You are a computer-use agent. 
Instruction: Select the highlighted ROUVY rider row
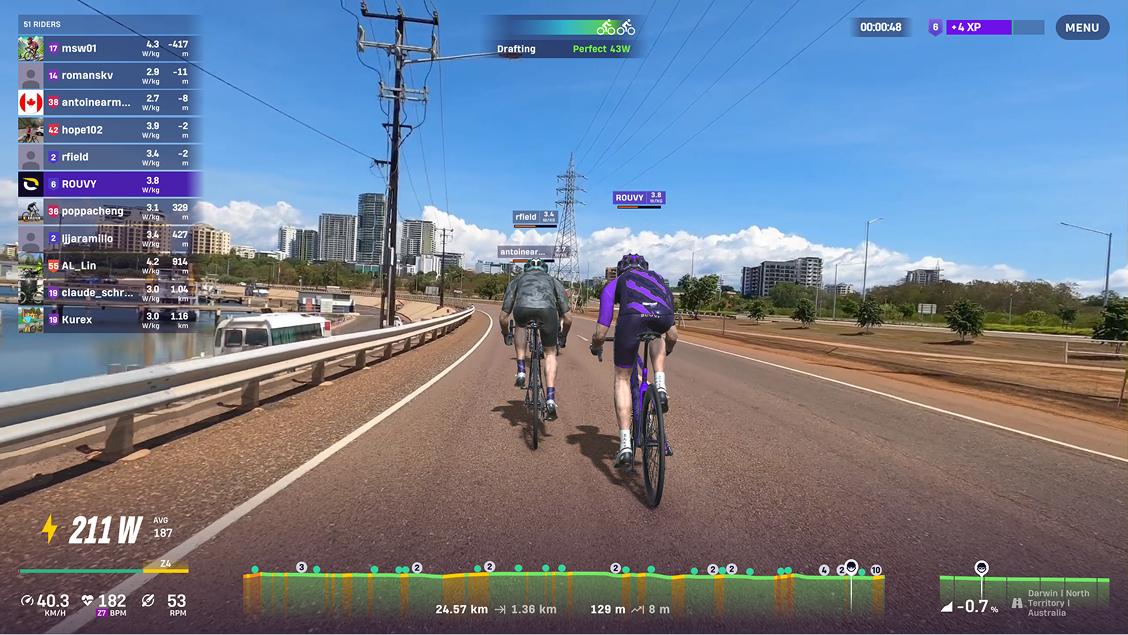point(109,184)
